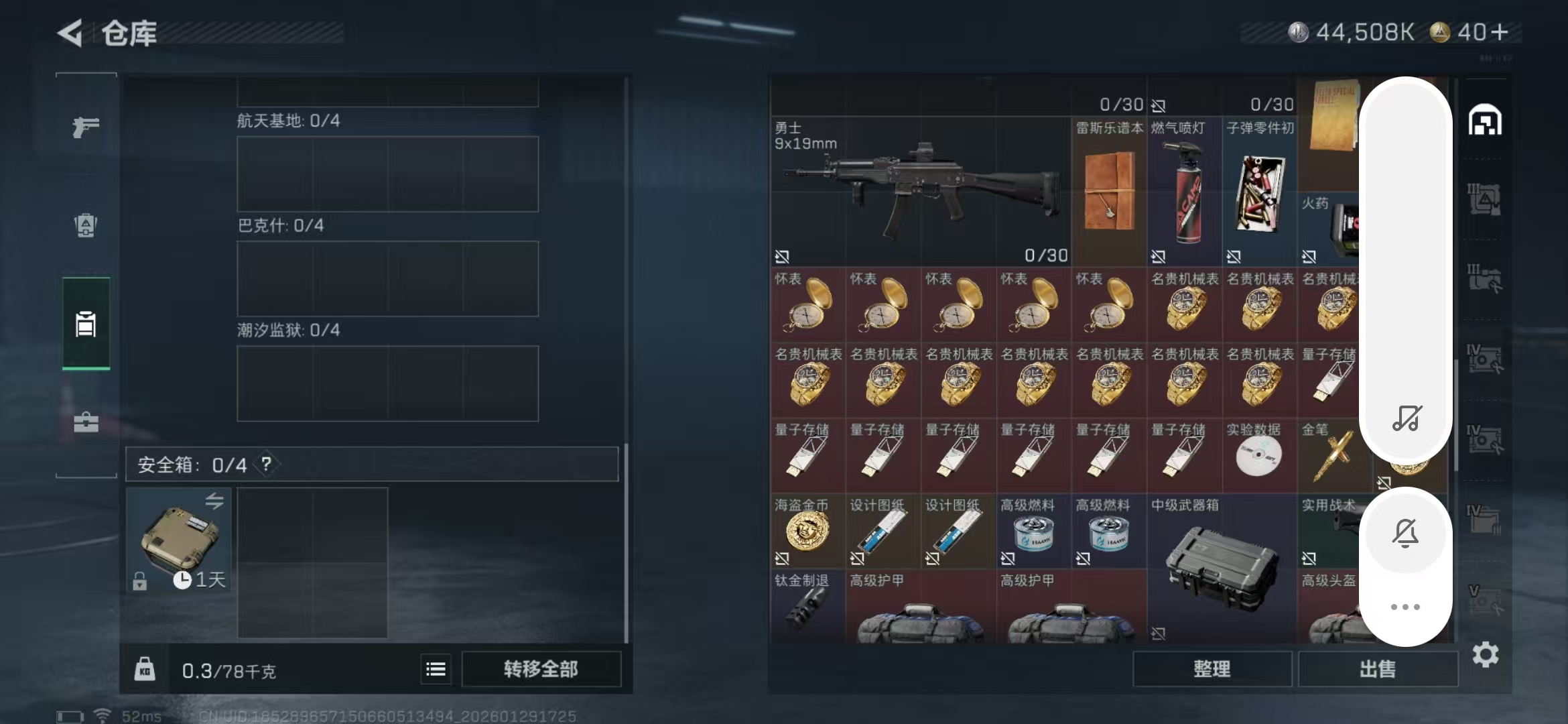The height and width of the screenshot is (724, 1568).
Task: Tap the muted bell overlay button
Action: tap(1405, 534)
